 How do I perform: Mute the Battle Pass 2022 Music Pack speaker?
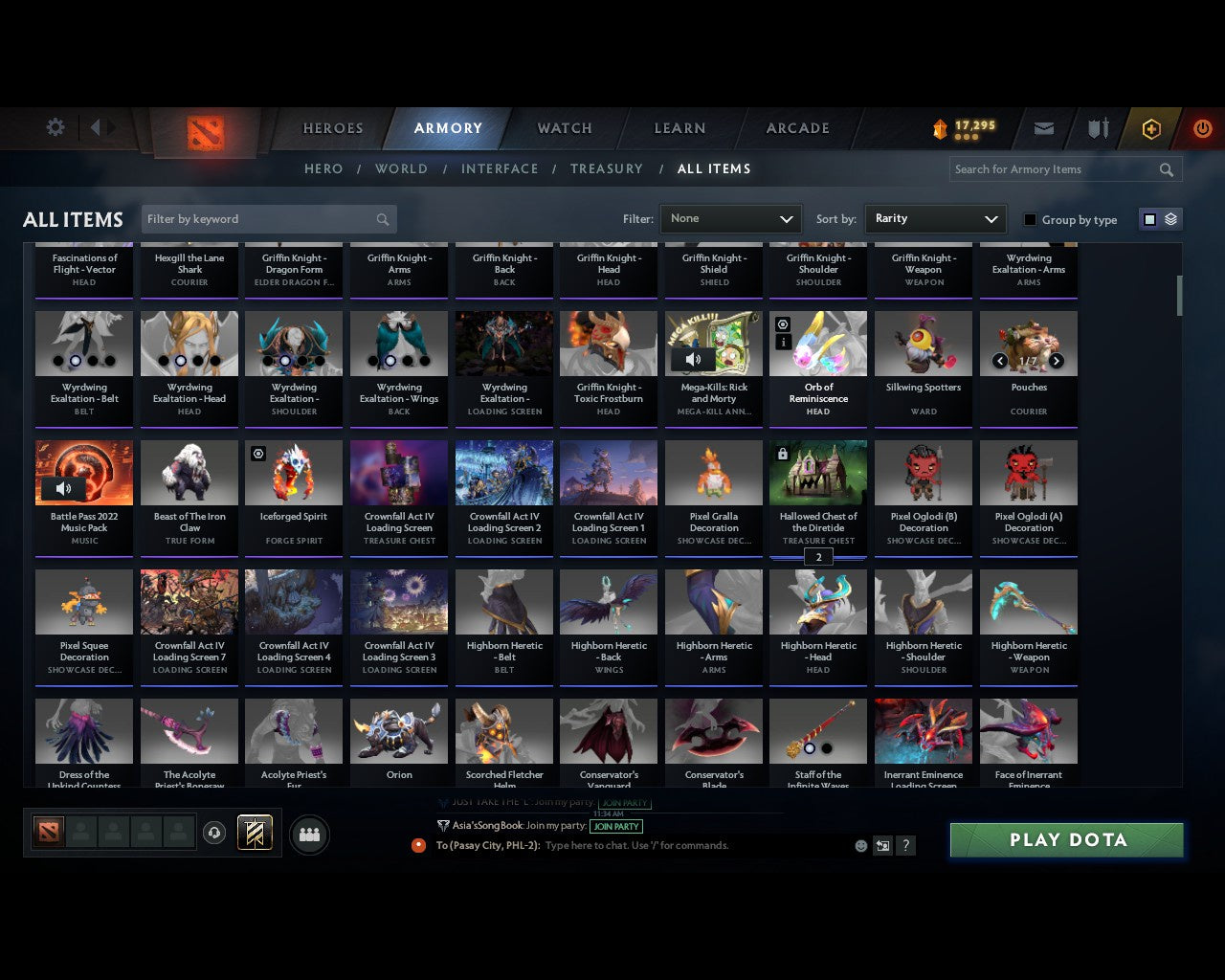point(64,488)
